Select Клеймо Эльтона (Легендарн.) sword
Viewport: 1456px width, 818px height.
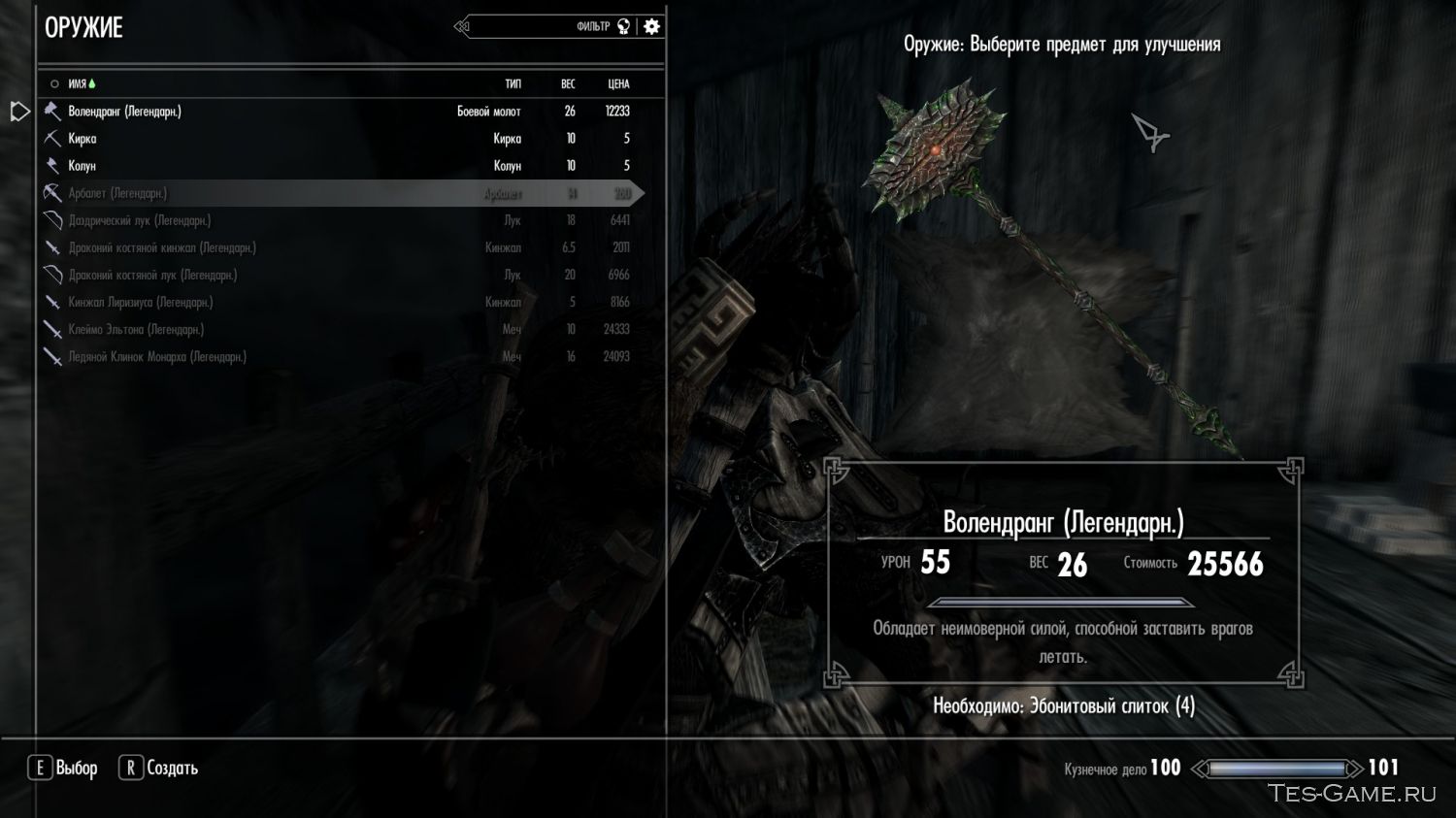(136, 329)
